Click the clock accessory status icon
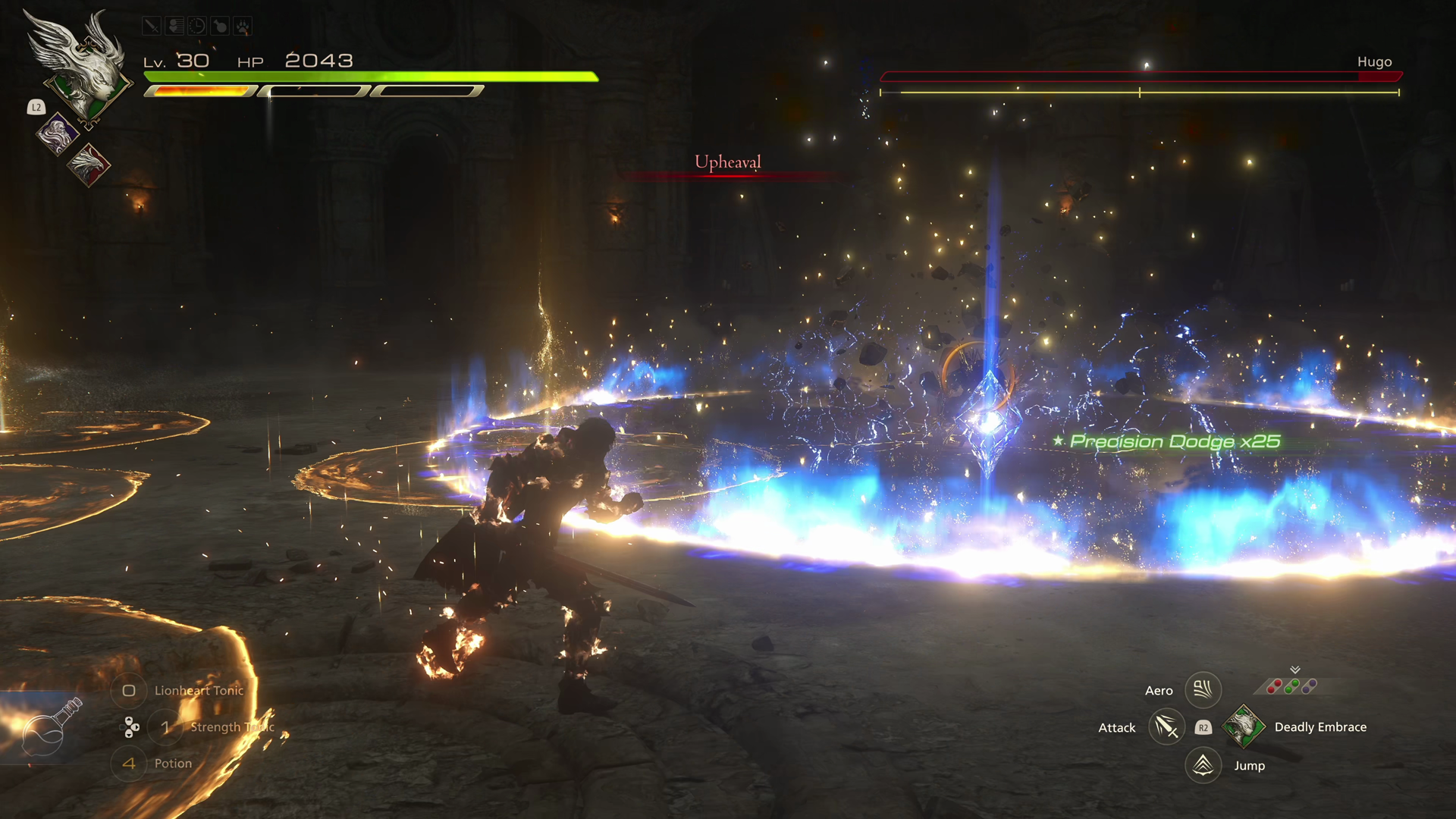Screen dimensions: 1456x819 tap(196, 27)
